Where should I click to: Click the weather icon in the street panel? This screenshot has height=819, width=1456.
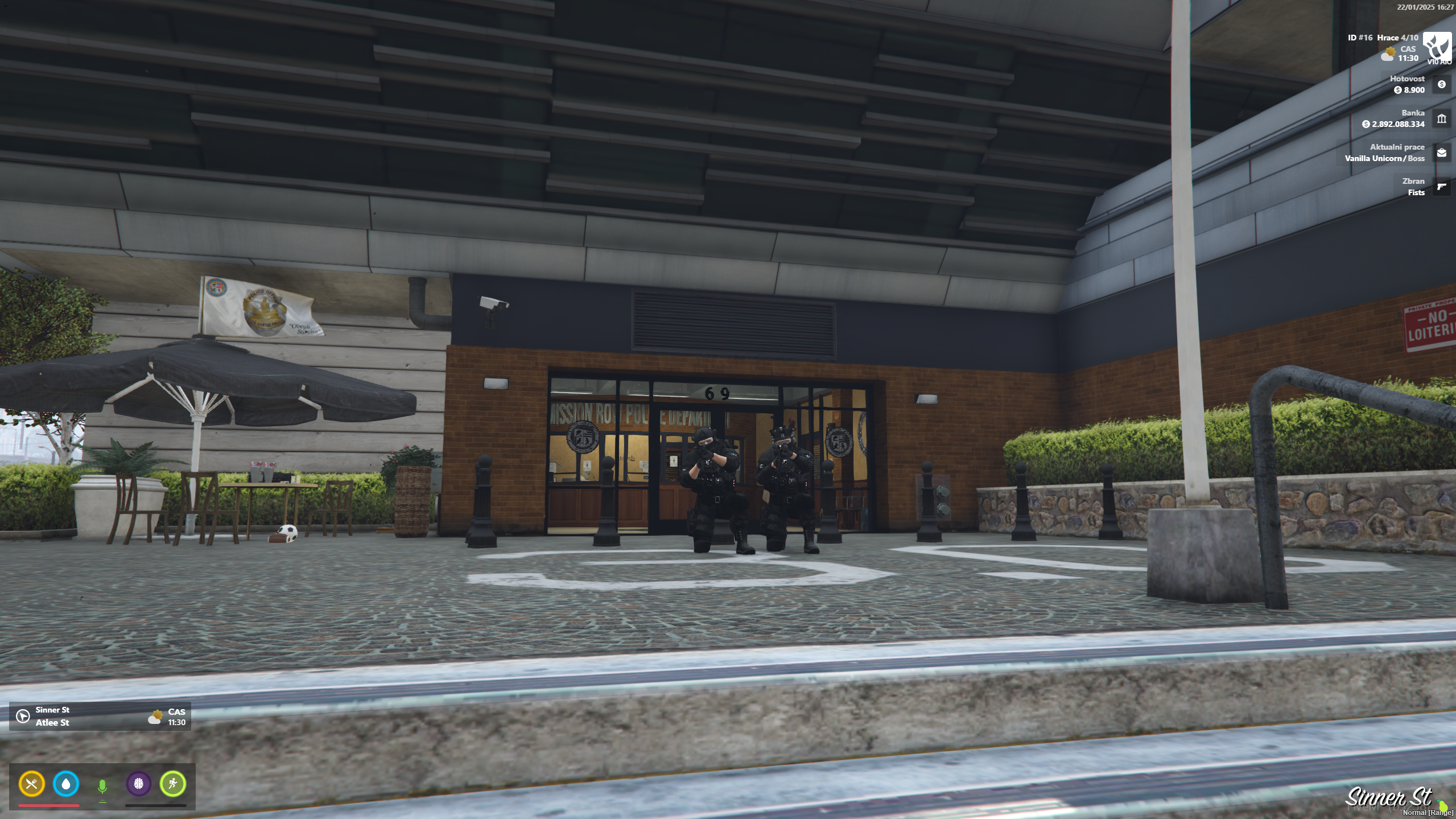click(x=156, y=716)
